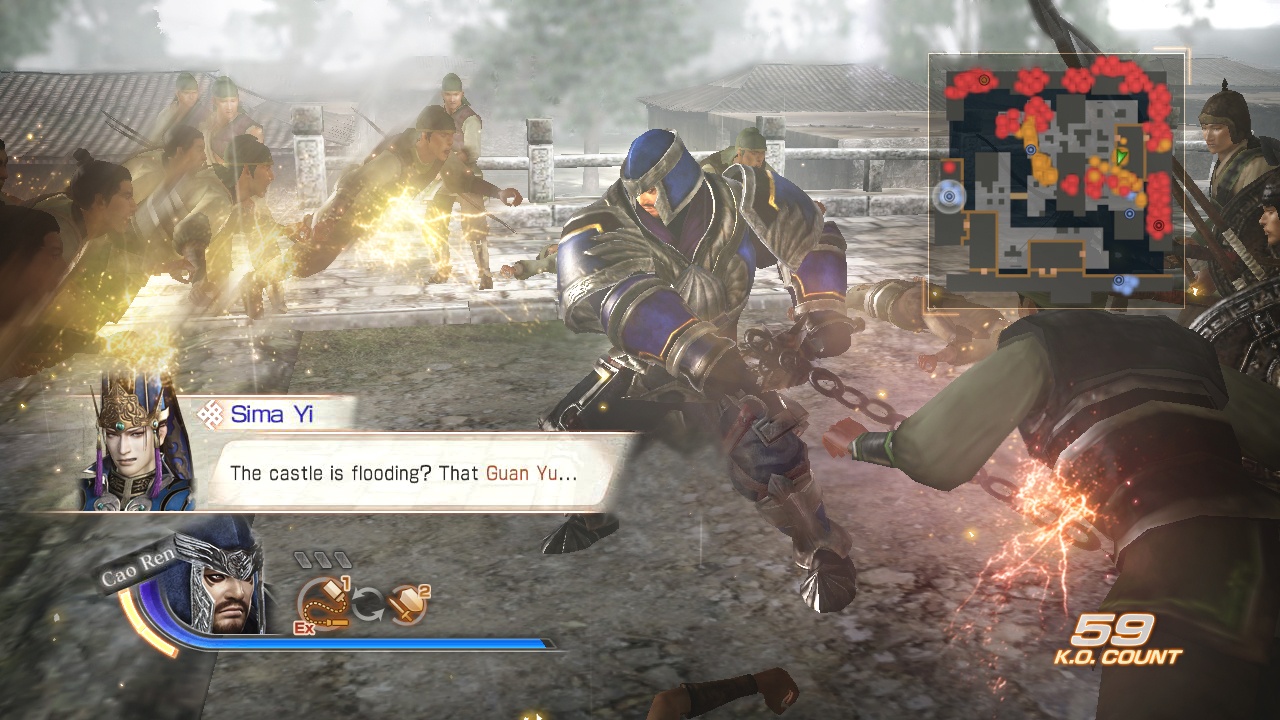
Task: Select the sword weapon 2 icon
Action: (408, 603)
